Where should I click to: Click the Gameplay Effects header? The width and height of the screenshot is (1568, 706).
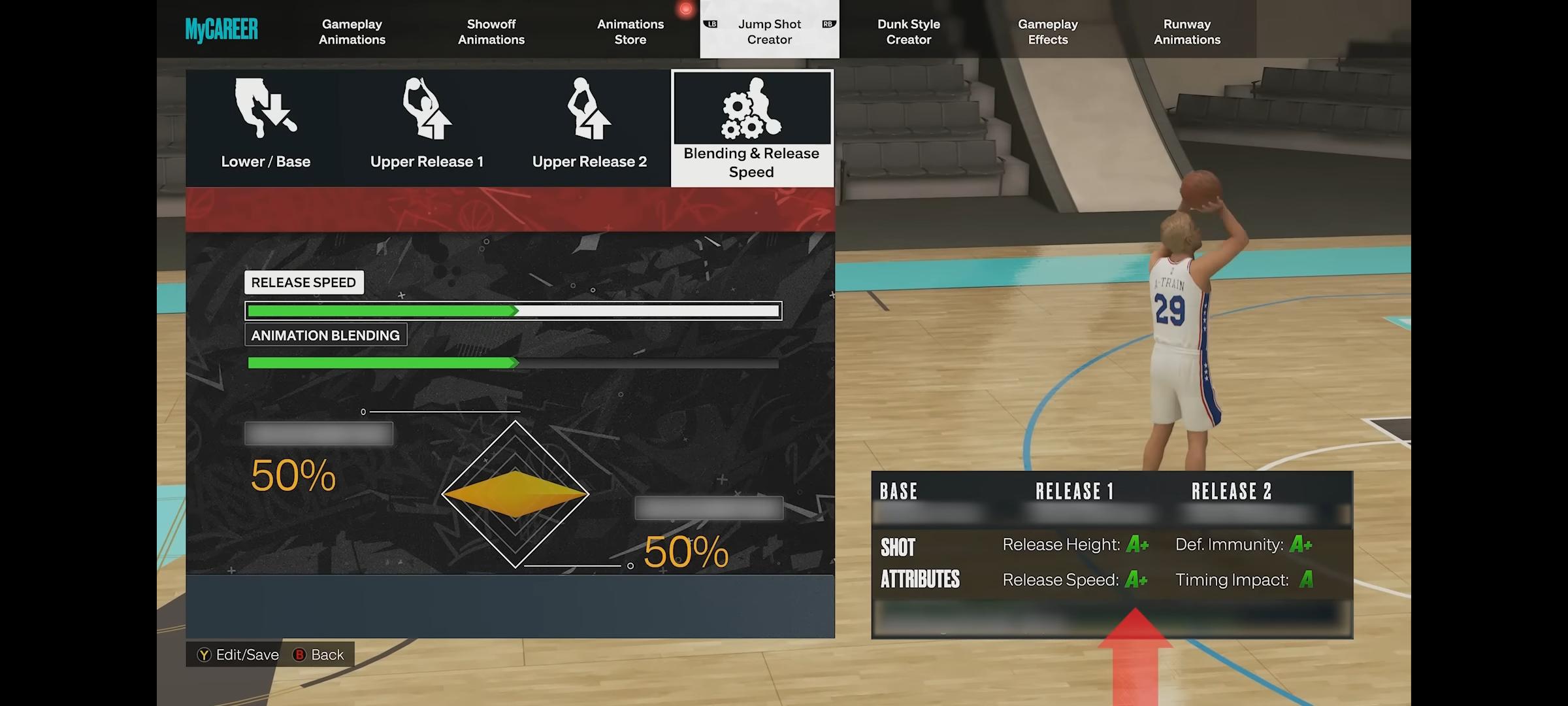coord(1048,31)
